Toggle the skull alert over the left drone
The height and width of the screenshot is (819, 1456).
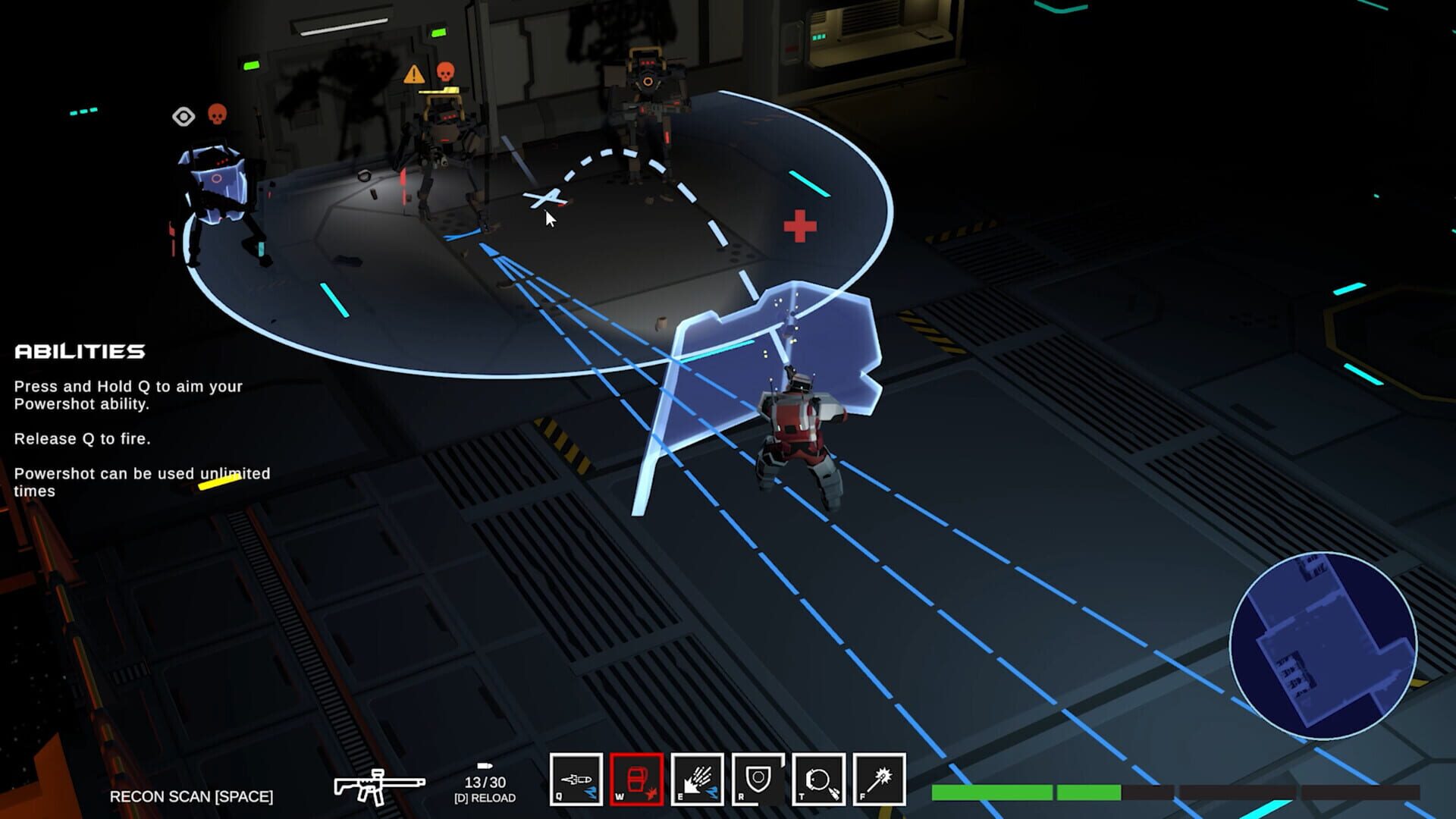pyautogui.click(x=217, y=112)
